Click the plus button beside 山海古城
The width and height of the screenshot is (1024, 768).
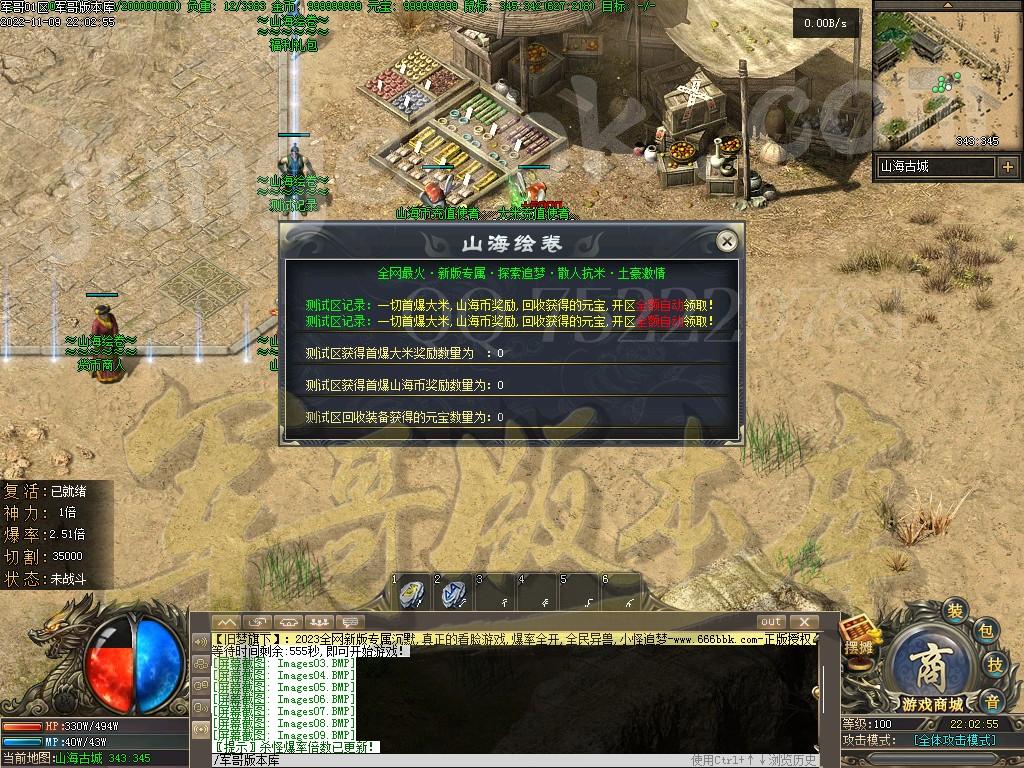pos(1007,167)
